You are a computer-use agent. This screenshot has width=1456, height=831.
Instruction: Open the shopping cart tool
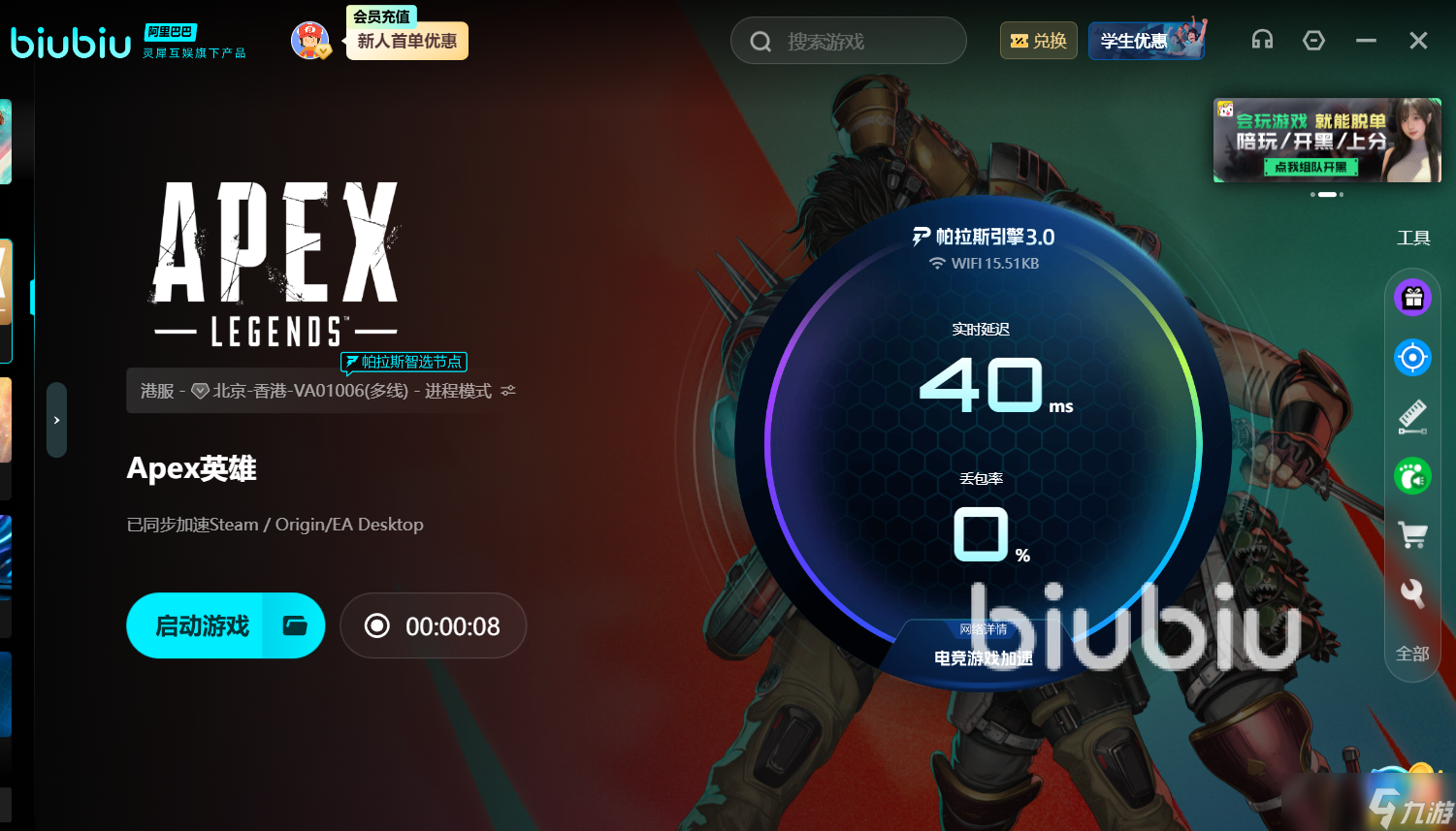[1412, 534]
